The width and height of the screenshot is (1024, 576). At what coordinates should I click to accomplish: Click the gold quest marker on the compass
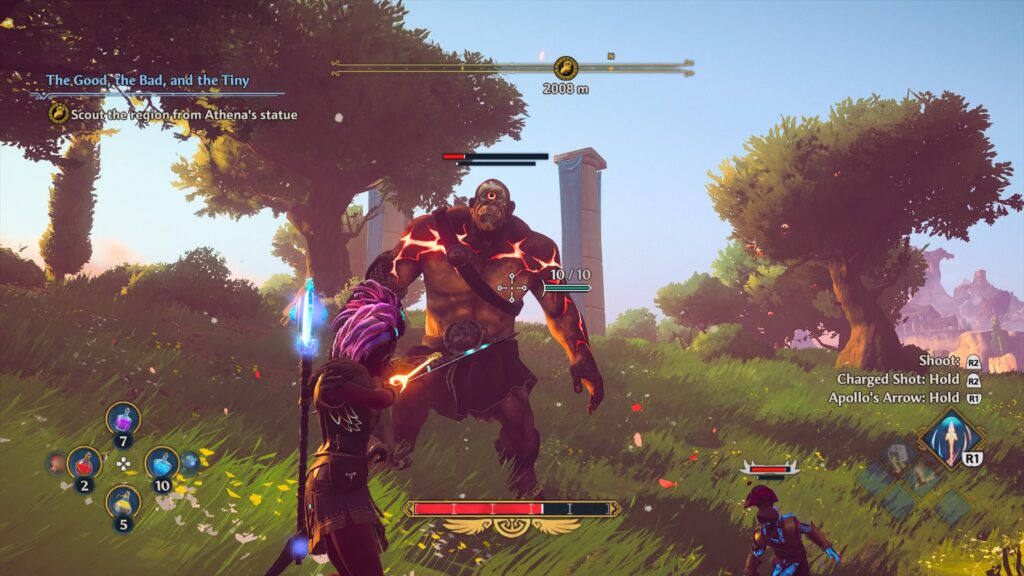point(566,68)
